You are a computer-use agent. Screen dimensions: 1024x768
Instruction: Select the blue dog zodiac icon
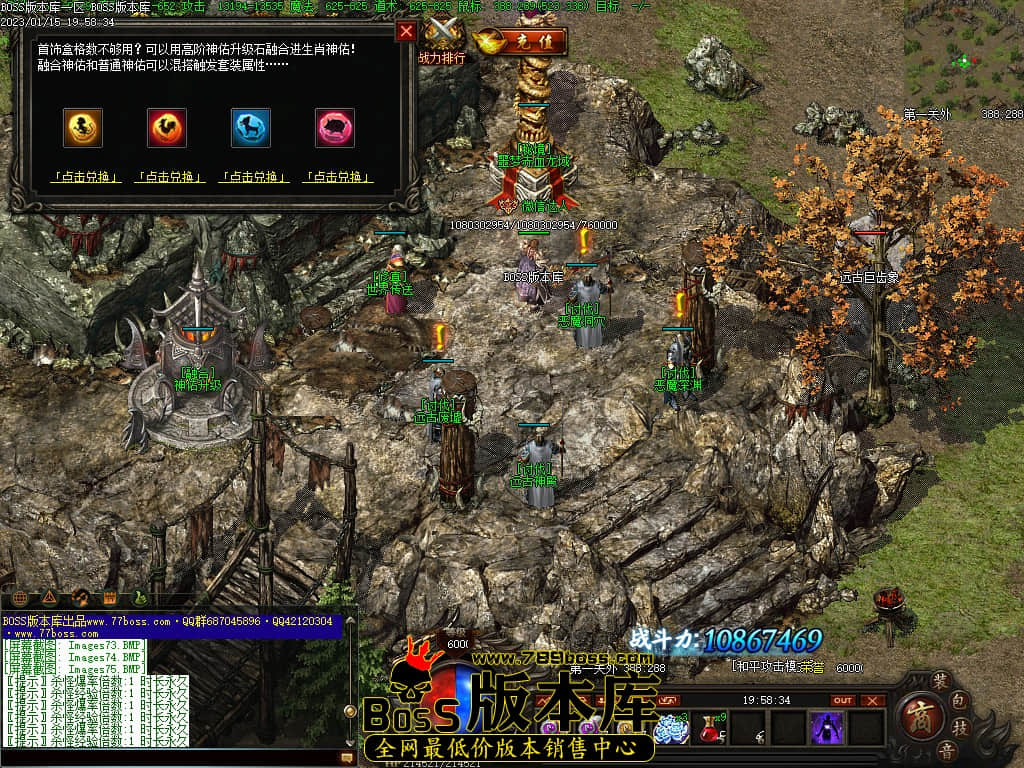[251, 128]
